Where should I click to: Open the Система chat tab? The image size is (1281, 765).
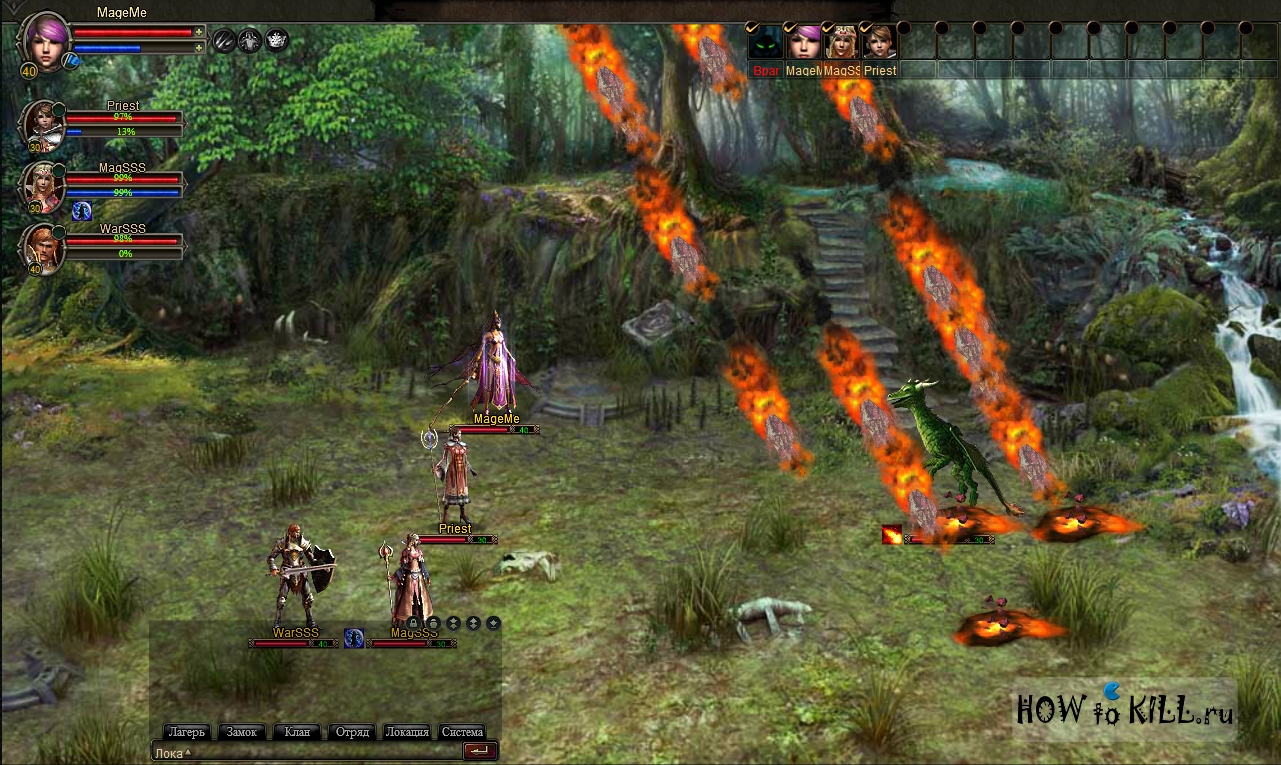(462, 732)
